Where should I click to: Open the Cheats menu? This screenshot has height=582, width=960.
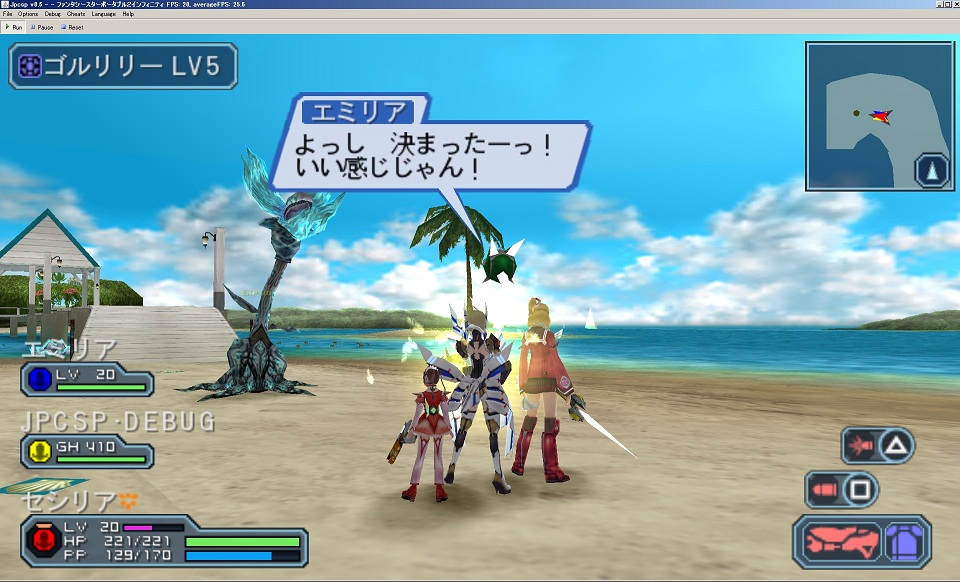[x=76, y=14]
